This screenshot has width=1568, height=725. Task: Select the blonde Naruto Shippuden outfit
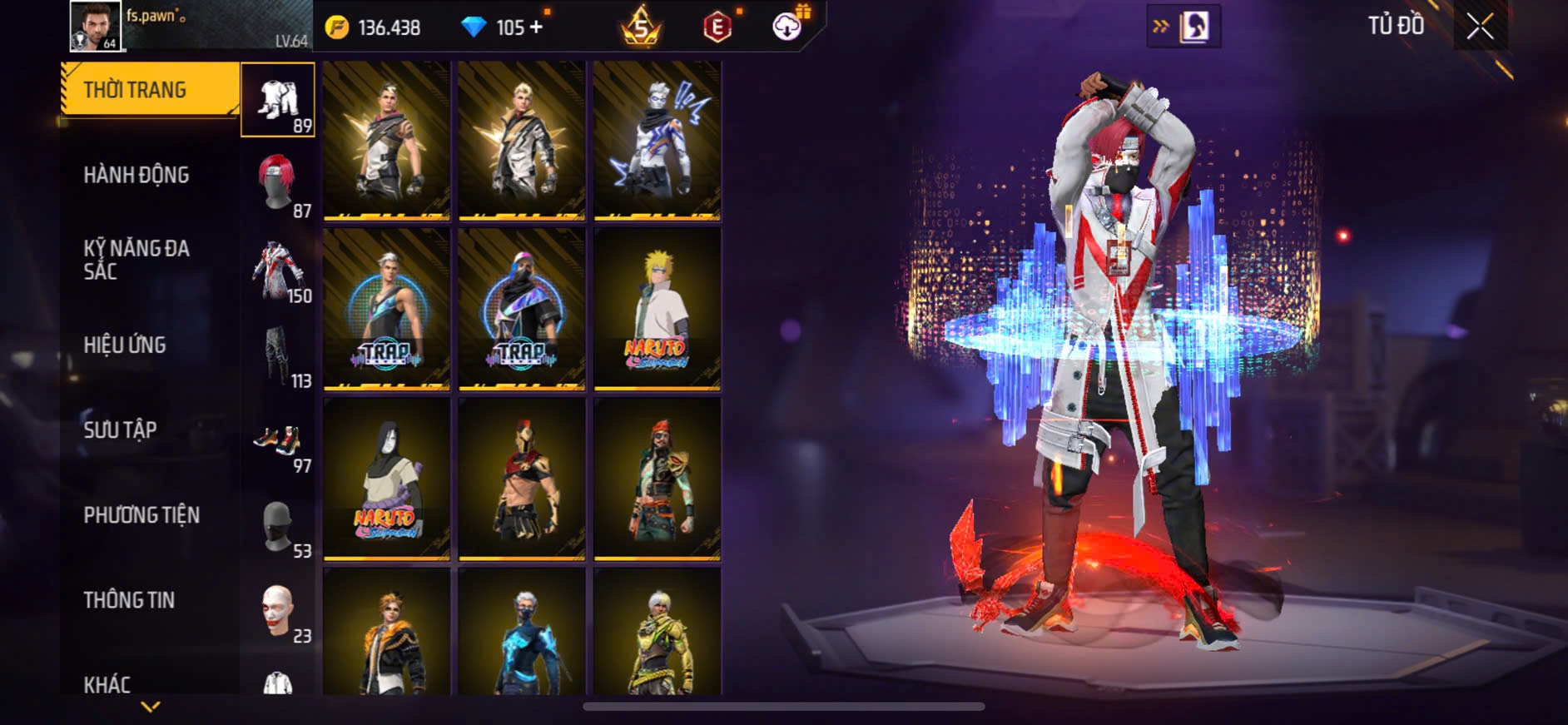point(657,309)
